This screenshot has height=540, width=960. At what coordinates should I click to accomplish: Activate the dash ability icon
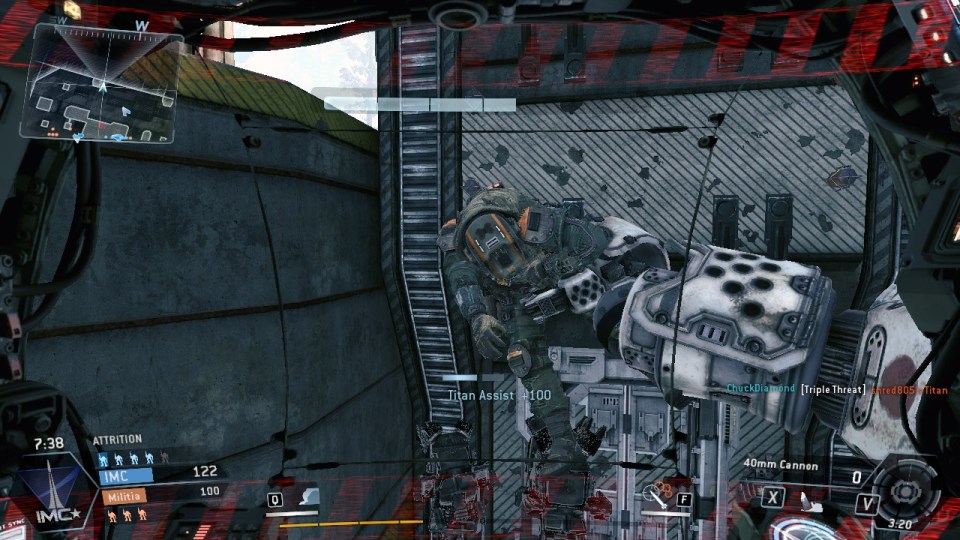[x=307, y=497]
